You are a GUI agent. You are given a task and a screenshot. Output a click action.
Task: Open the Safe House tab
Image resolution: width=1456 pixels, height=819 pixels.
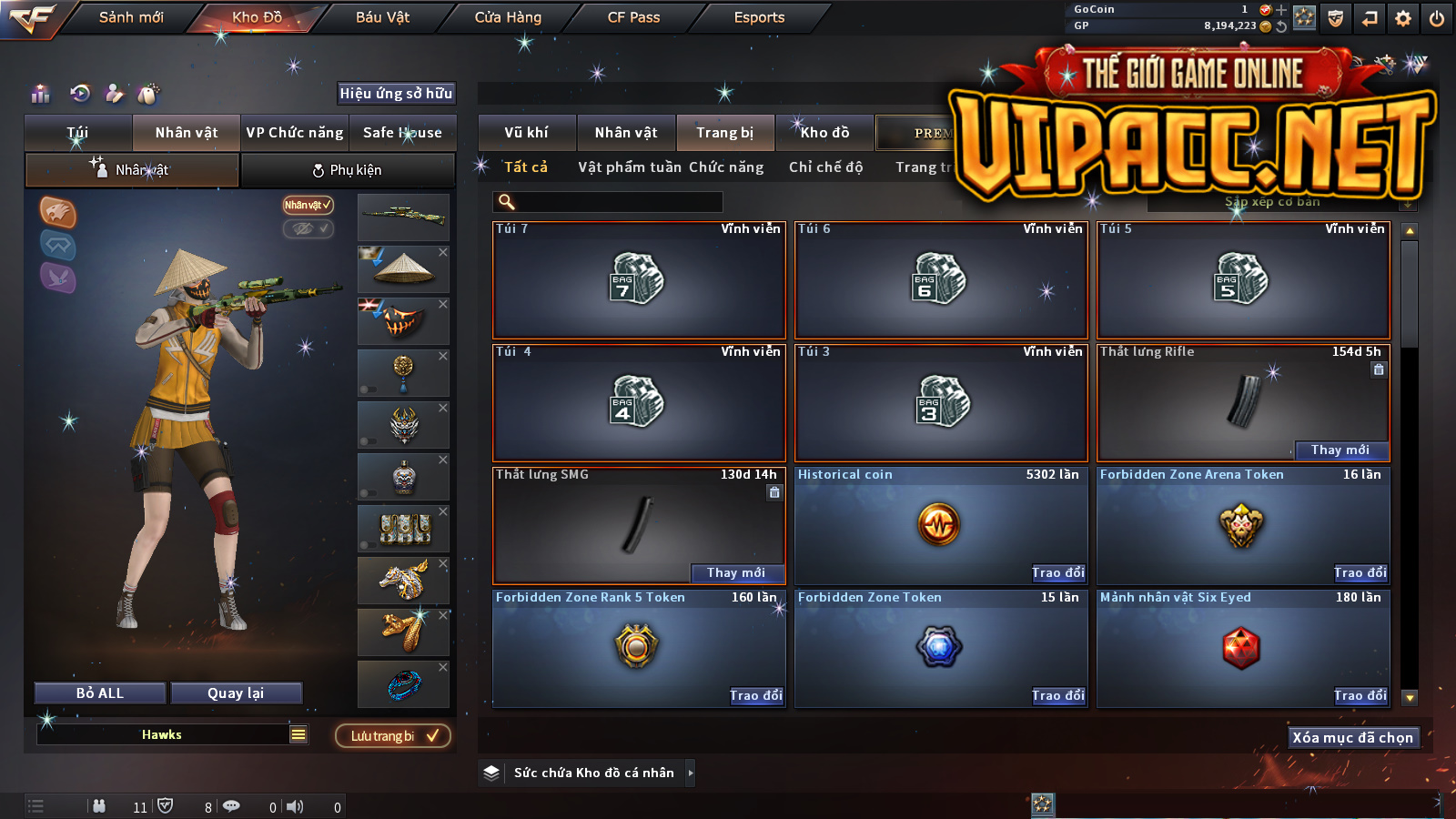coord(402,133)
